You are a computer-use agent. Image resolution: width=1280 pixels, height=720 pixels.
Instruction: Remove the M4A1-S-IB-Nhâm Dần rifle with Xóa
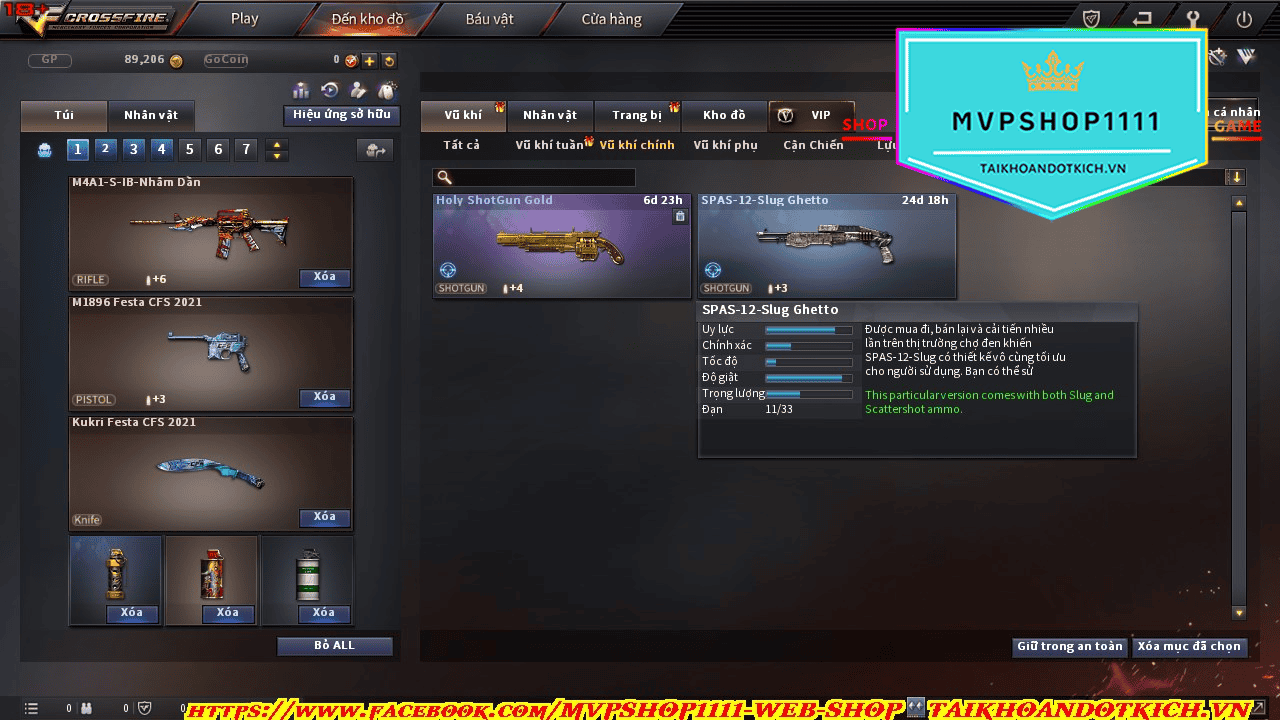point(324,278)
